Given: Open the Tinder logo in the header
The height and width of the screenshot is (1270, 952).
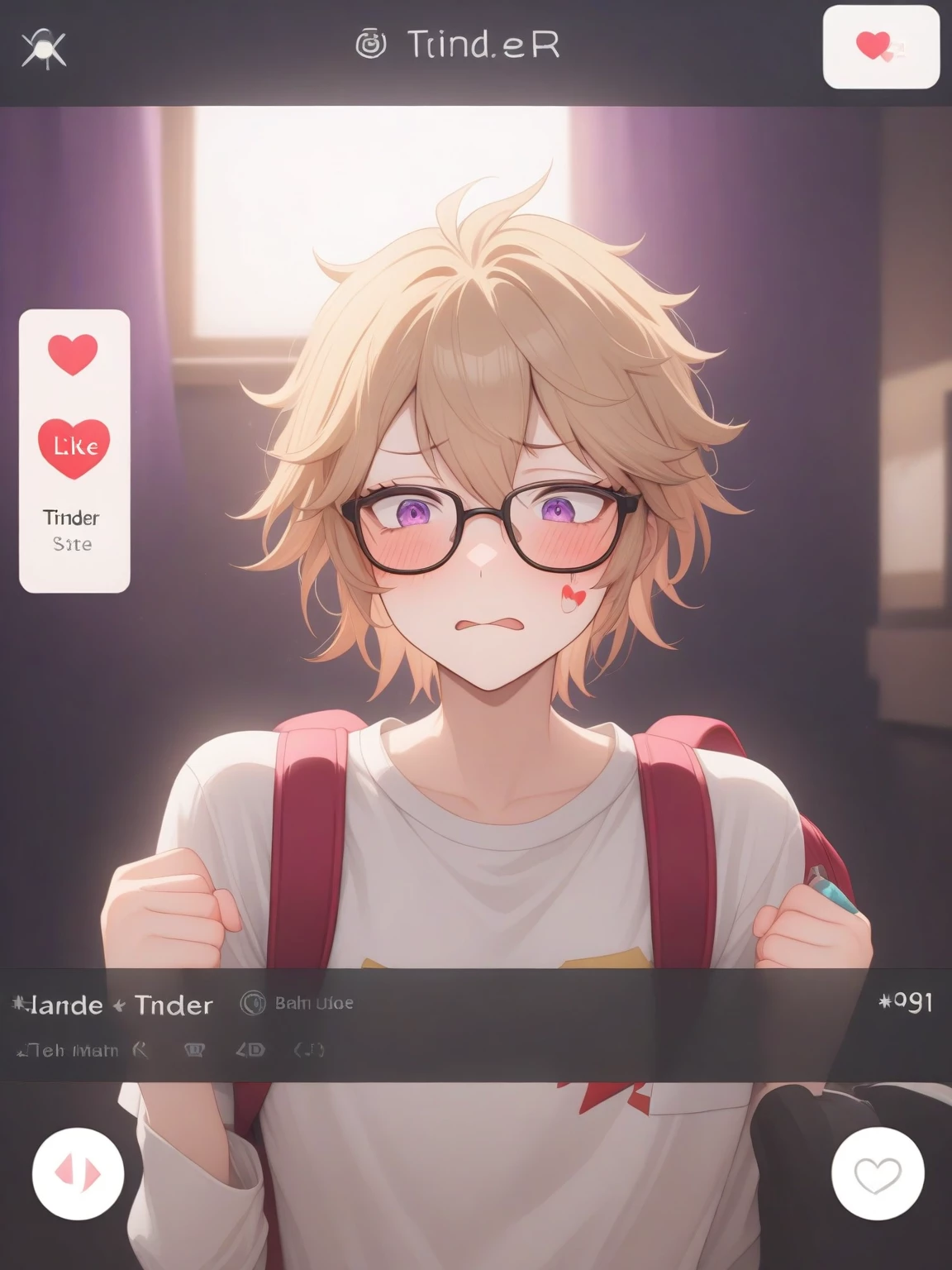Looking at the screenshot, I should pyautogui.click(x=458, y=45).
